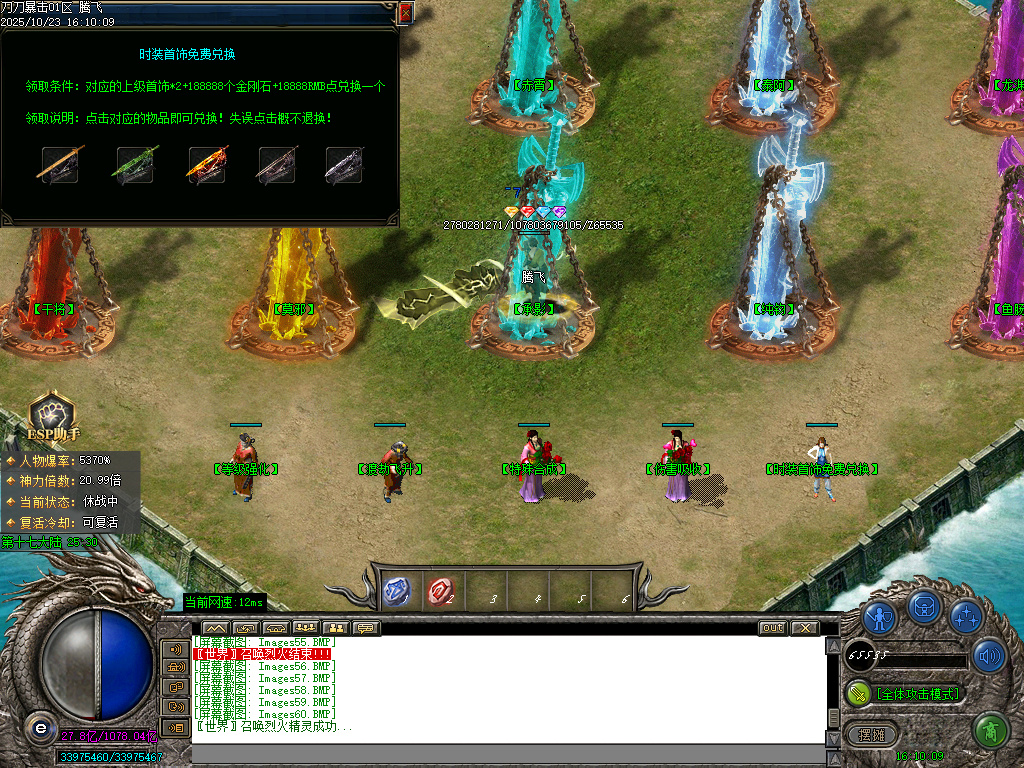Open the character warrior-with-shield icon
Image resolution: width=1024 pixels, height=768 pixels.
pyautogui.click(x=880, y=618)
